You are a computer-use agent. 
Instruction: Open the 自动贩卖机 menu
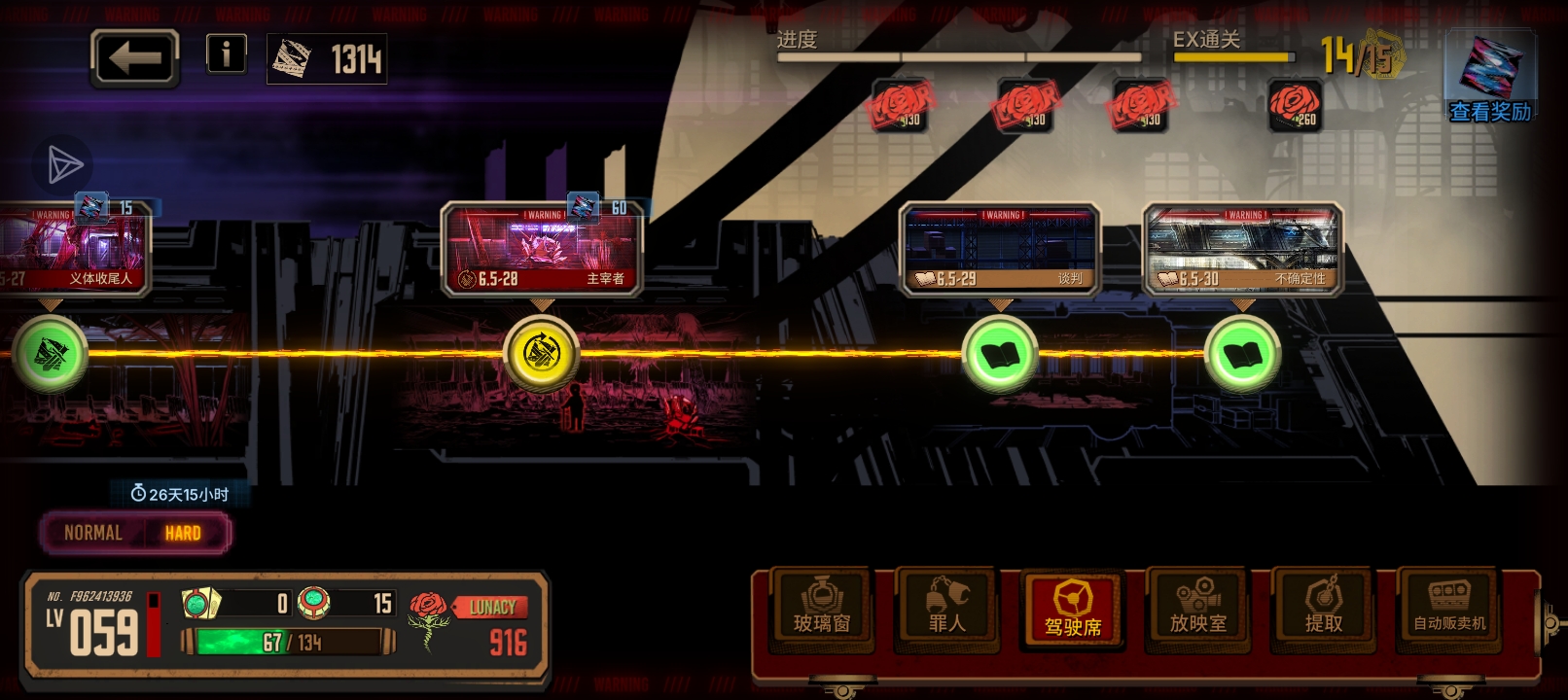pos(1449,609)
